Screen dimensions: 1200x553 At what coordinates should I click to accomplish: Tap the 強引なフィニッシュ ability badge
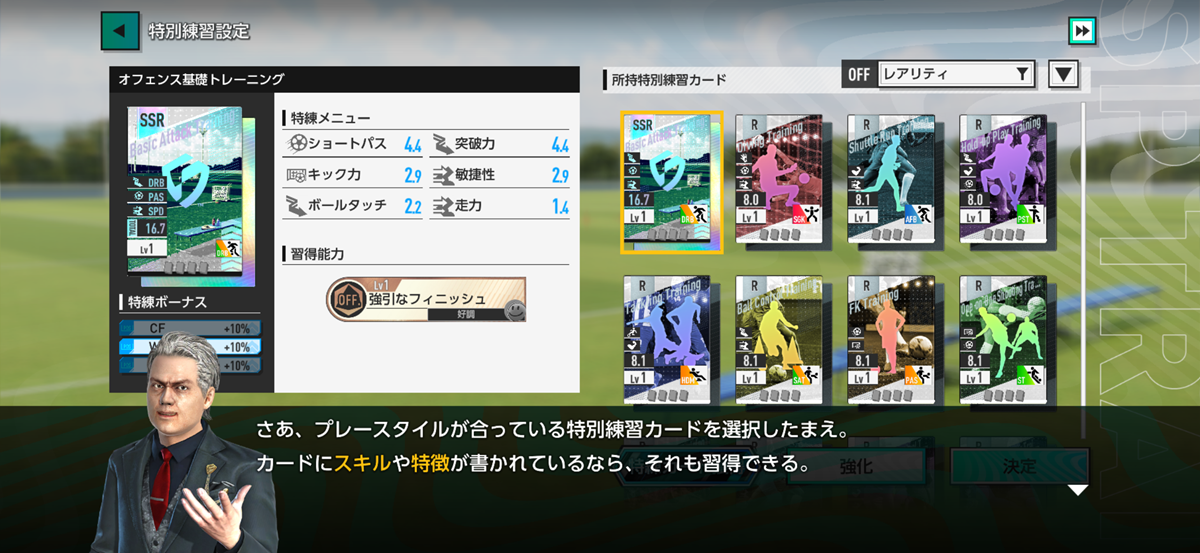click(x=426, y=300)
